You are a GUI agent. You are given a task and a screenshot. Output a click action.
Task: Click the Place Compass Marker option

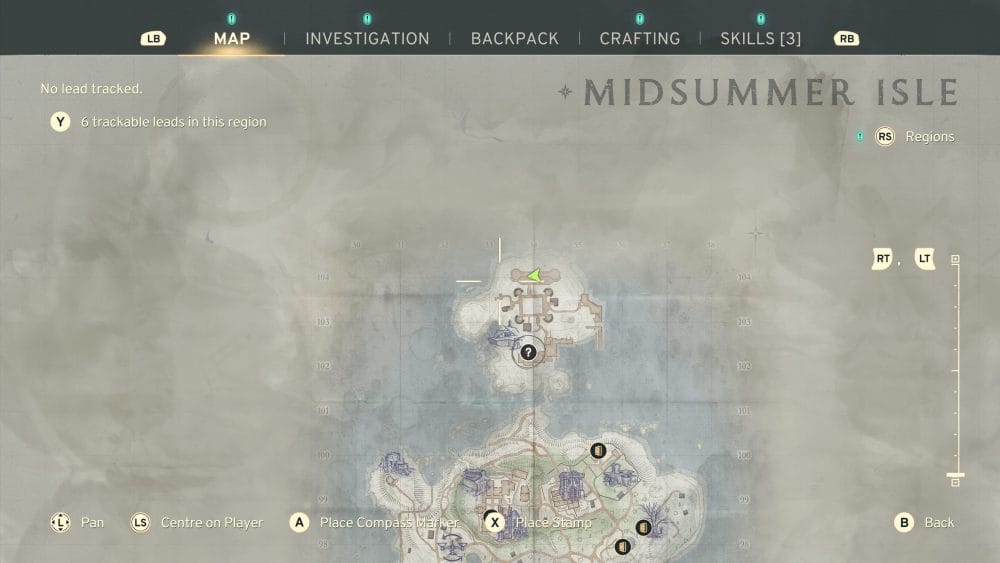coord(388,522)
